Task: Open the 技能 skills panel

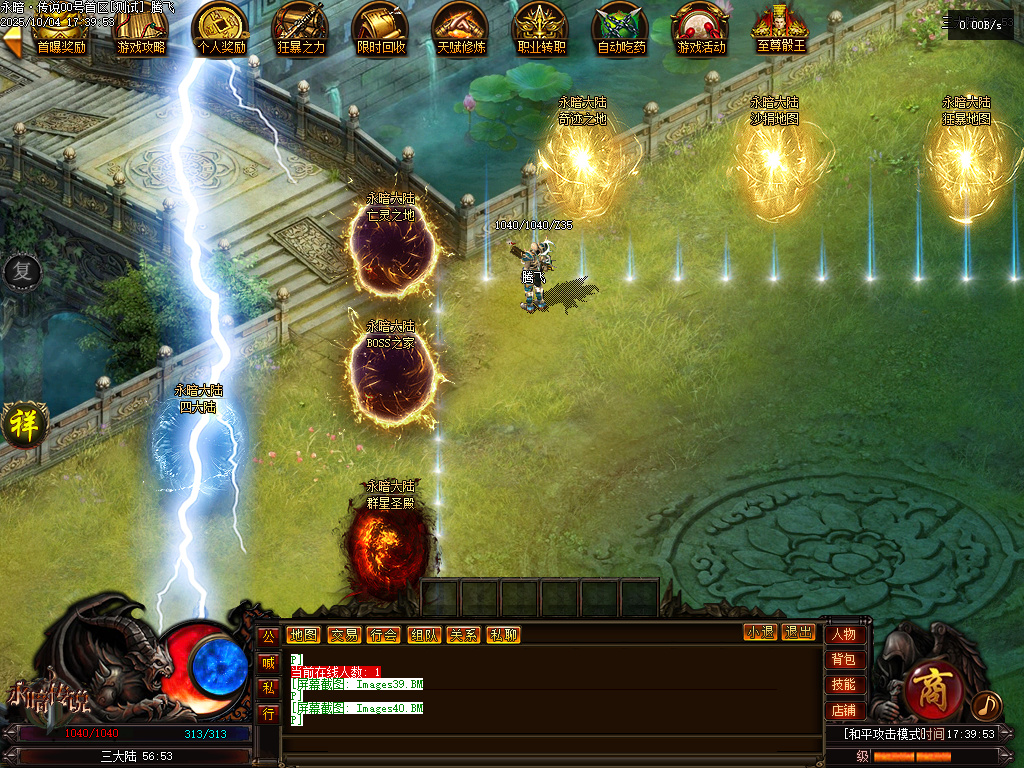Action: [844, 684]
